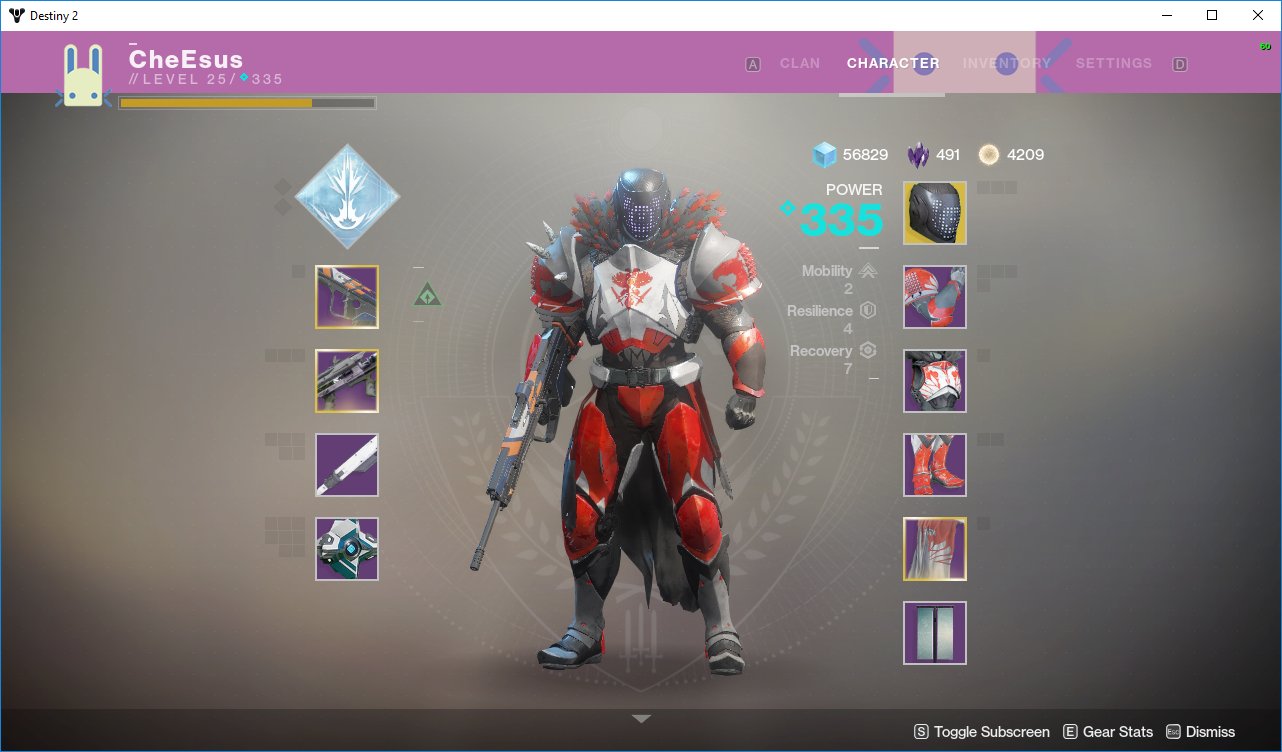Screen dimensions: 1282x752
Task: Open the Character tab
Action: (x=892, y=63)
